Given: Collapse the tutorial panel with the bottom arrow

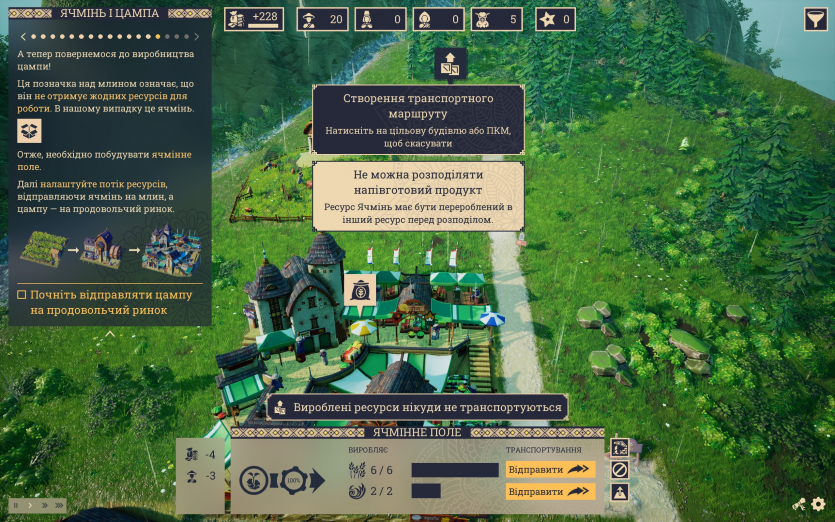Looking at the screenshot, I should point(110,334).
